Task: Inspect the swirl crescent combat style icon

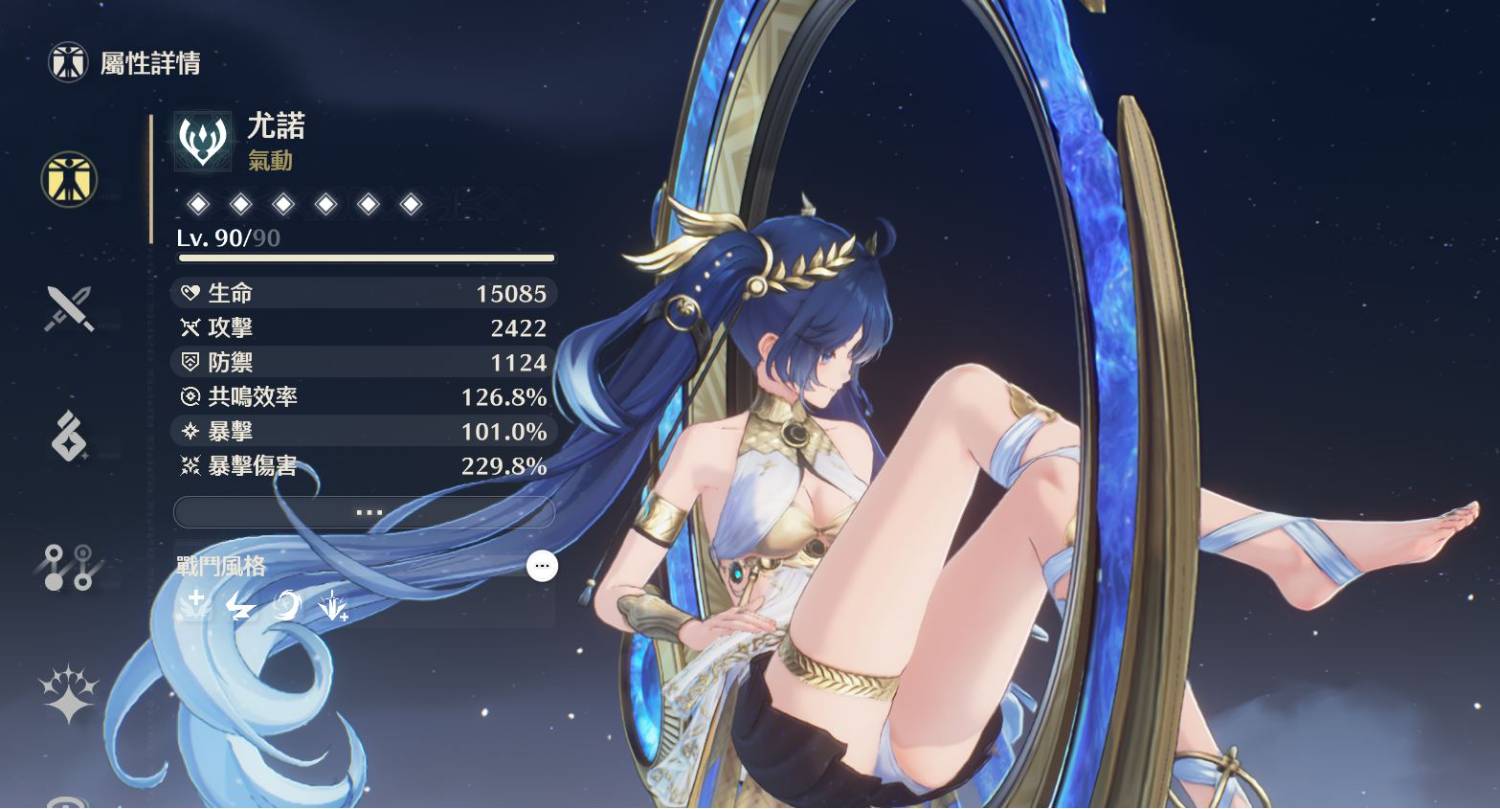Action: tap(286, 605)
